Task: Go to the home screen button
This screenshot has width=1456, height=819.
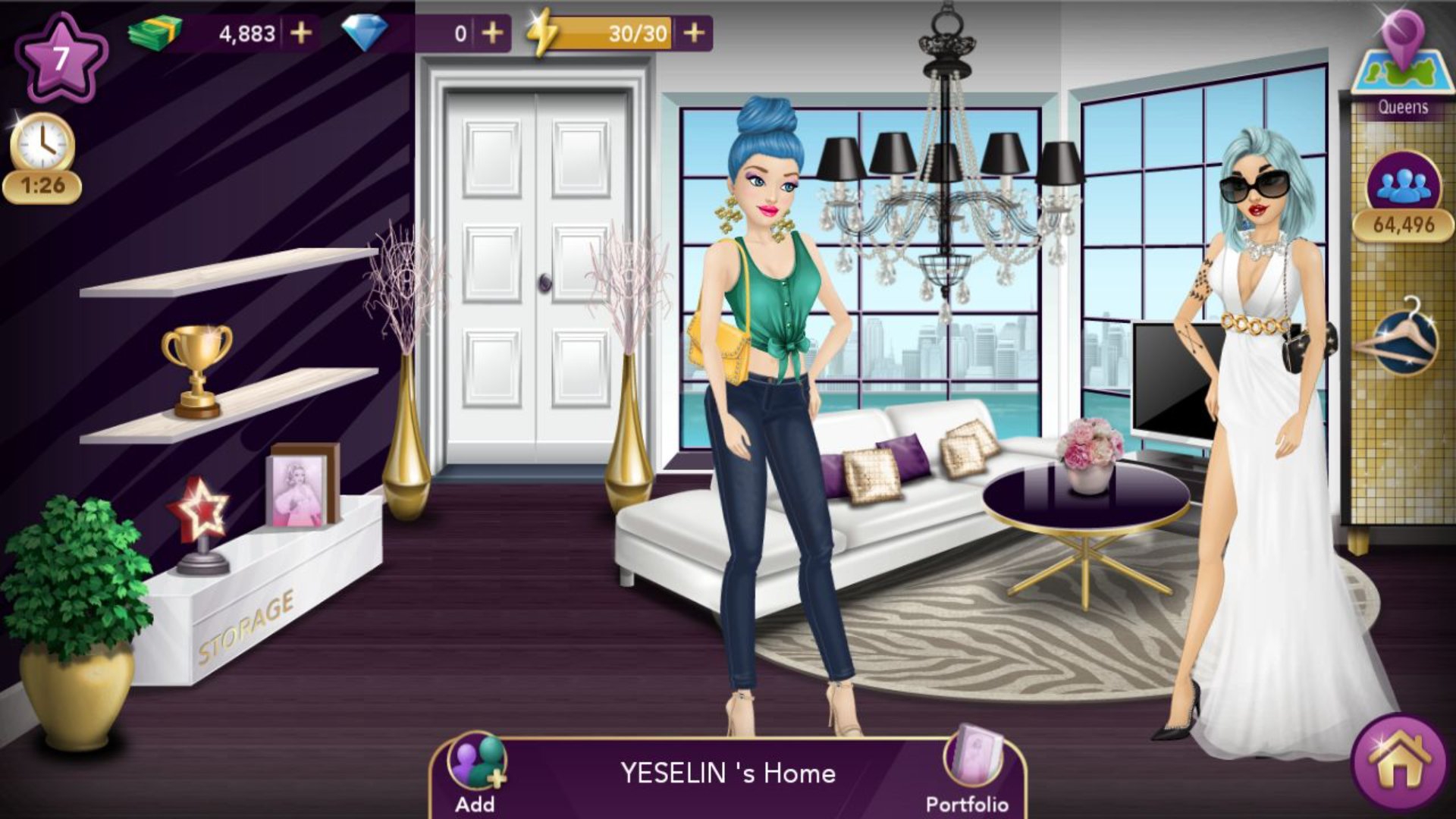Action: click(1400, 763)
